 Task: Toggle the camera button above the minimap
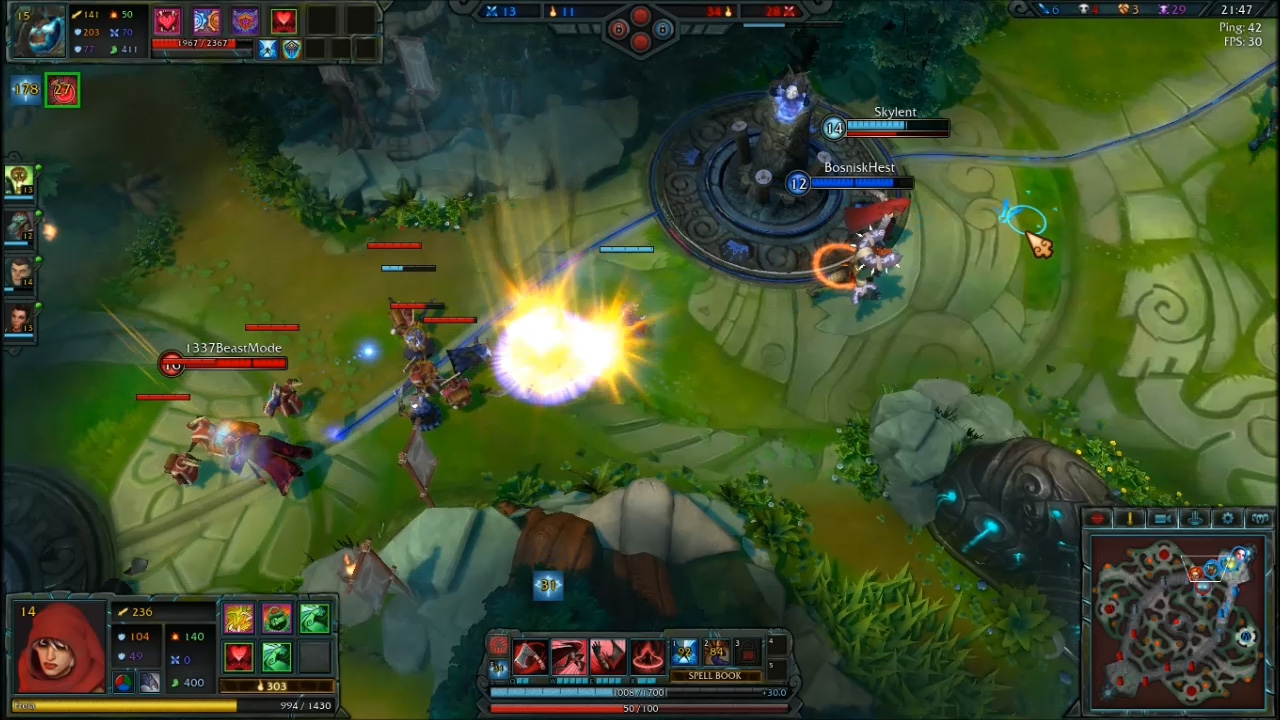coord(1163,518)
